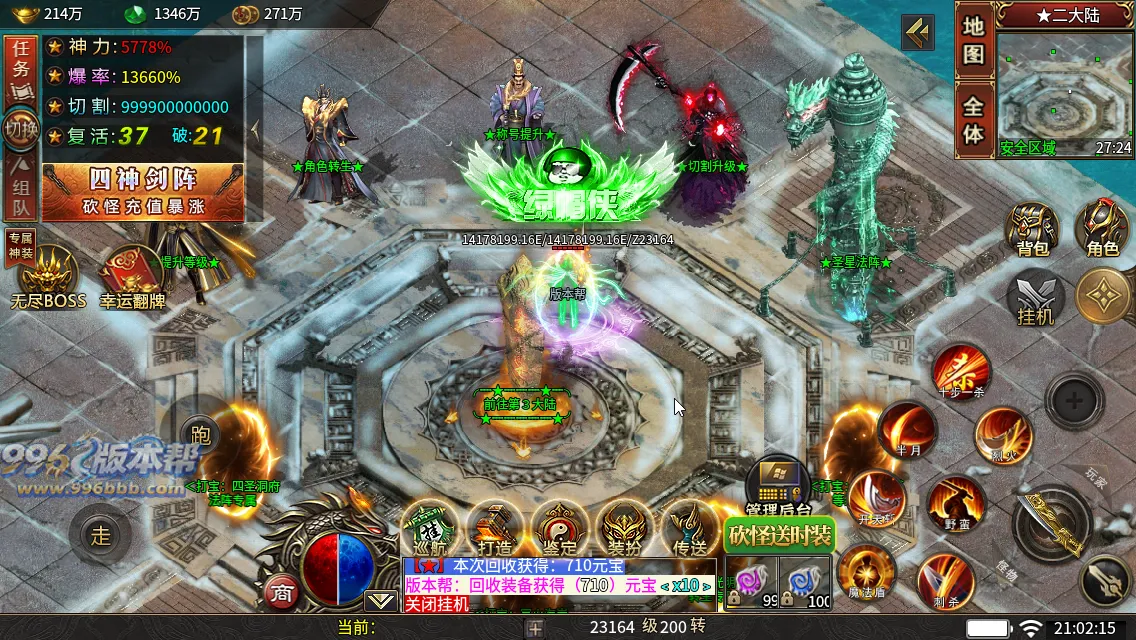Open the 打造 forging menu
Screen dimensions: 1136x640
(495, 528)
